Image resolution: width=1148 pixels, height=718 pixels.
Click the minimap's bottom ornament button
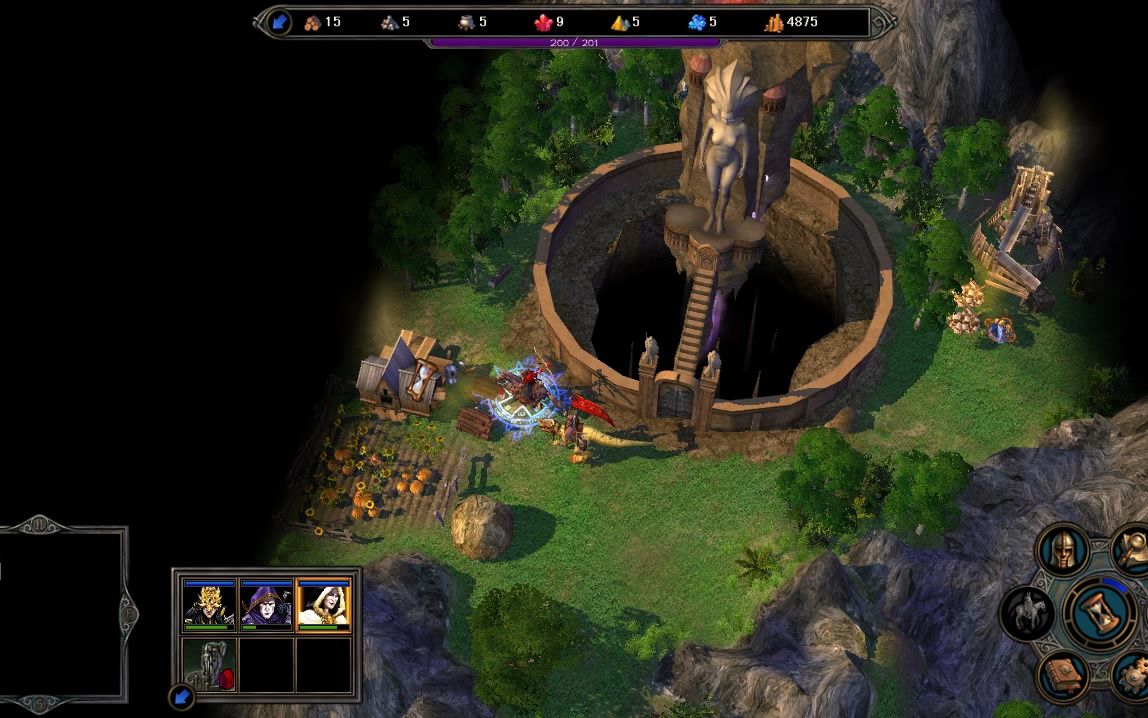(x=38, y=704)
